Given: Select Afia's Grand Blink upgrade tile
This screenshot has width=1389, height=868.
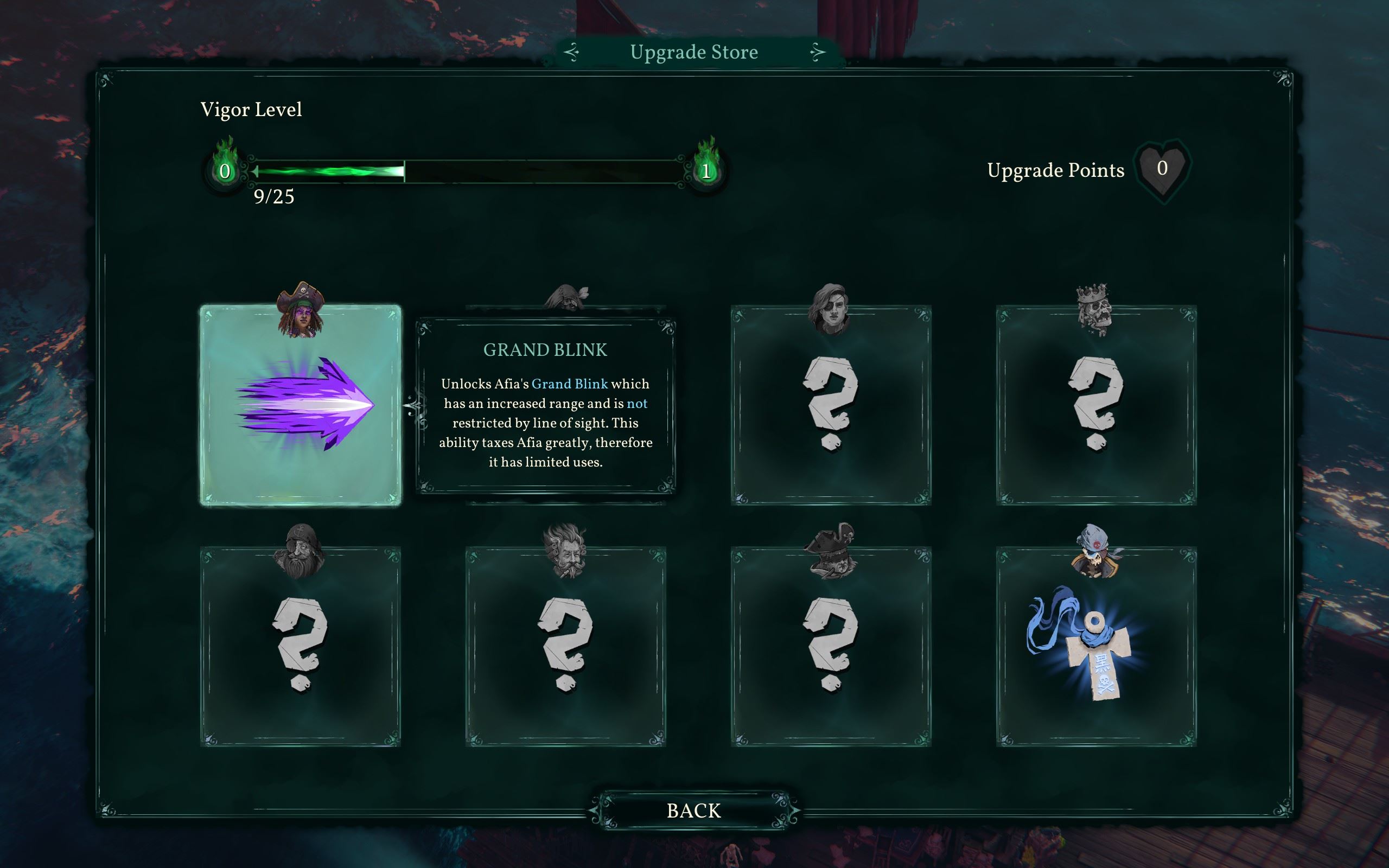Looking at the screenshot, I should (x=301, y=405).
